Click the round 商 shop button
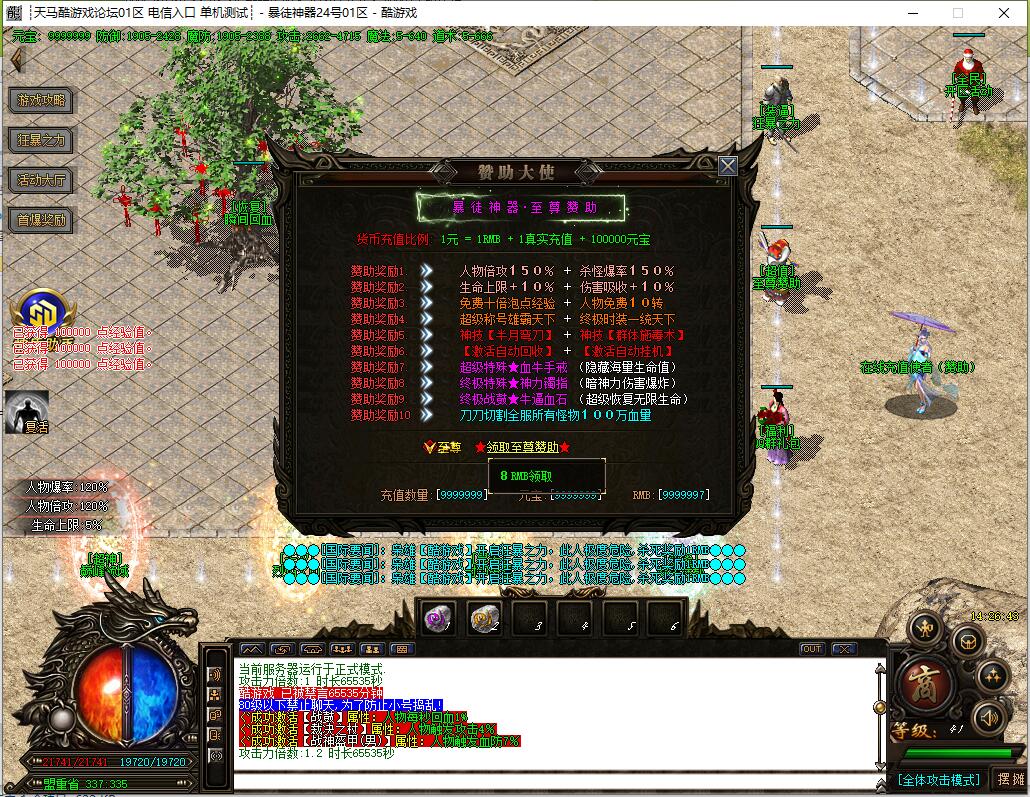This screenshot has width=1030, height=797. pyautogui.click(x=924, y=685)
